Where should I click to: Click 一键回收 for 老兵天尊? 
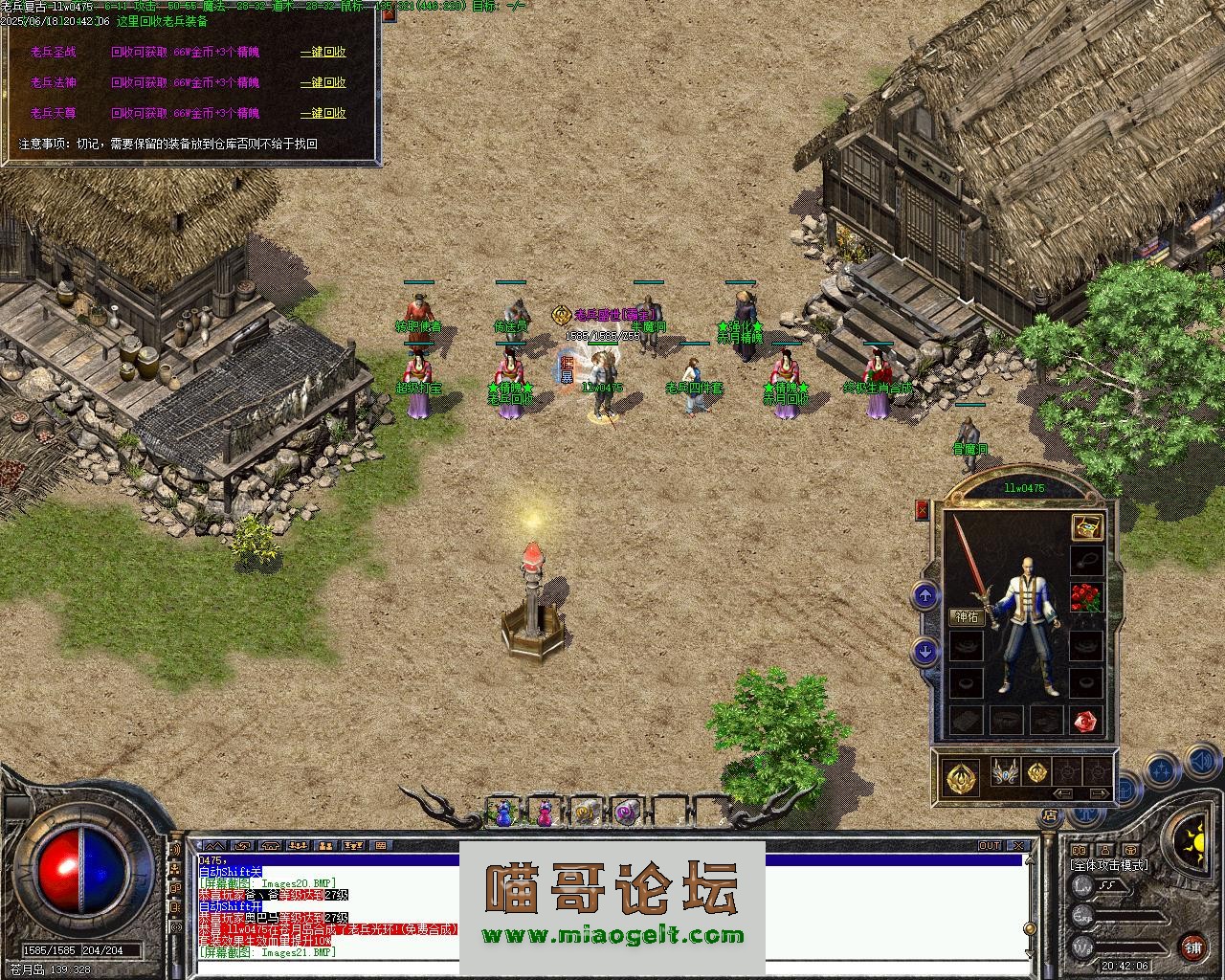point(323,113)
